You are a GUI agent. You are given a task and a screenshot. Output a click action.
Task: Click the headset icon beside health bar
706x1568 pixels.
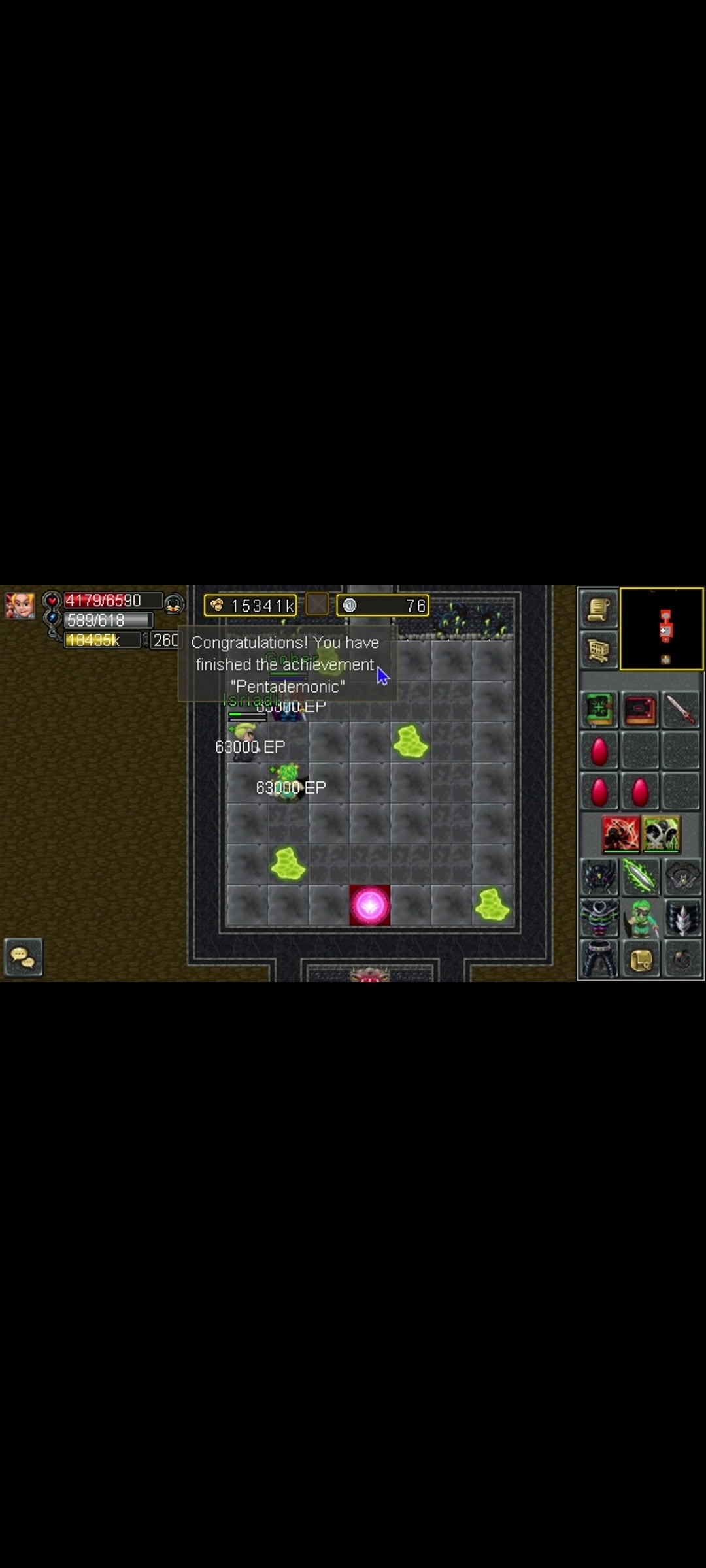pos(173,604)
